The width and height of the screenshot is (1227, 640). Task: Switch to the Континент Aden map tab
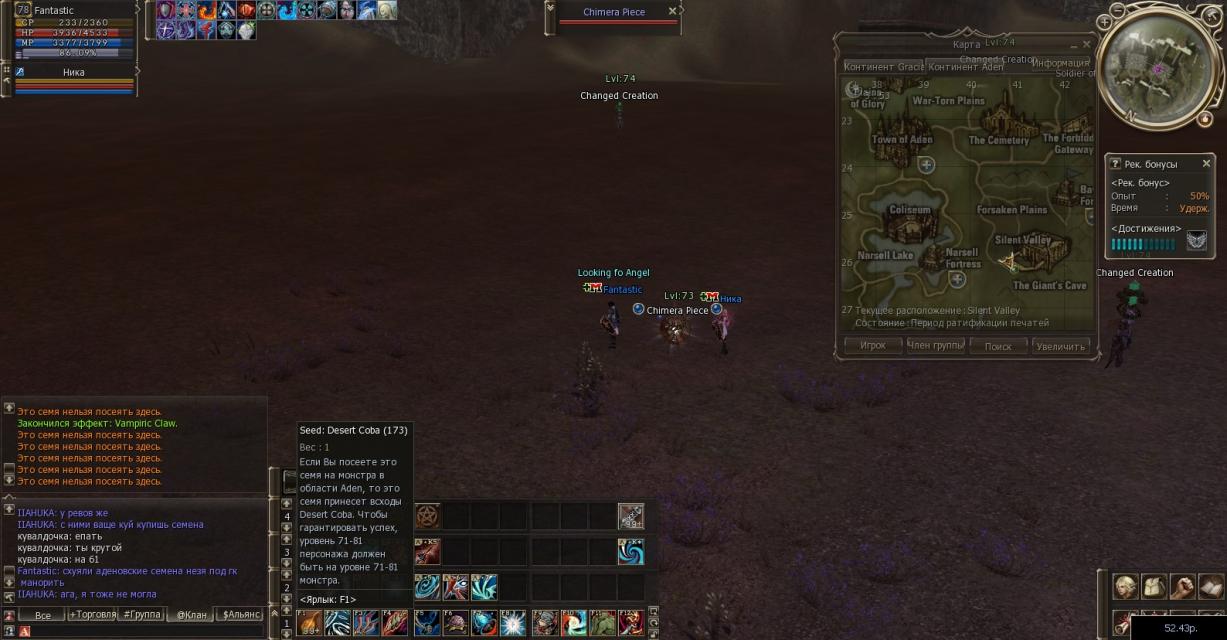(965, 66)
